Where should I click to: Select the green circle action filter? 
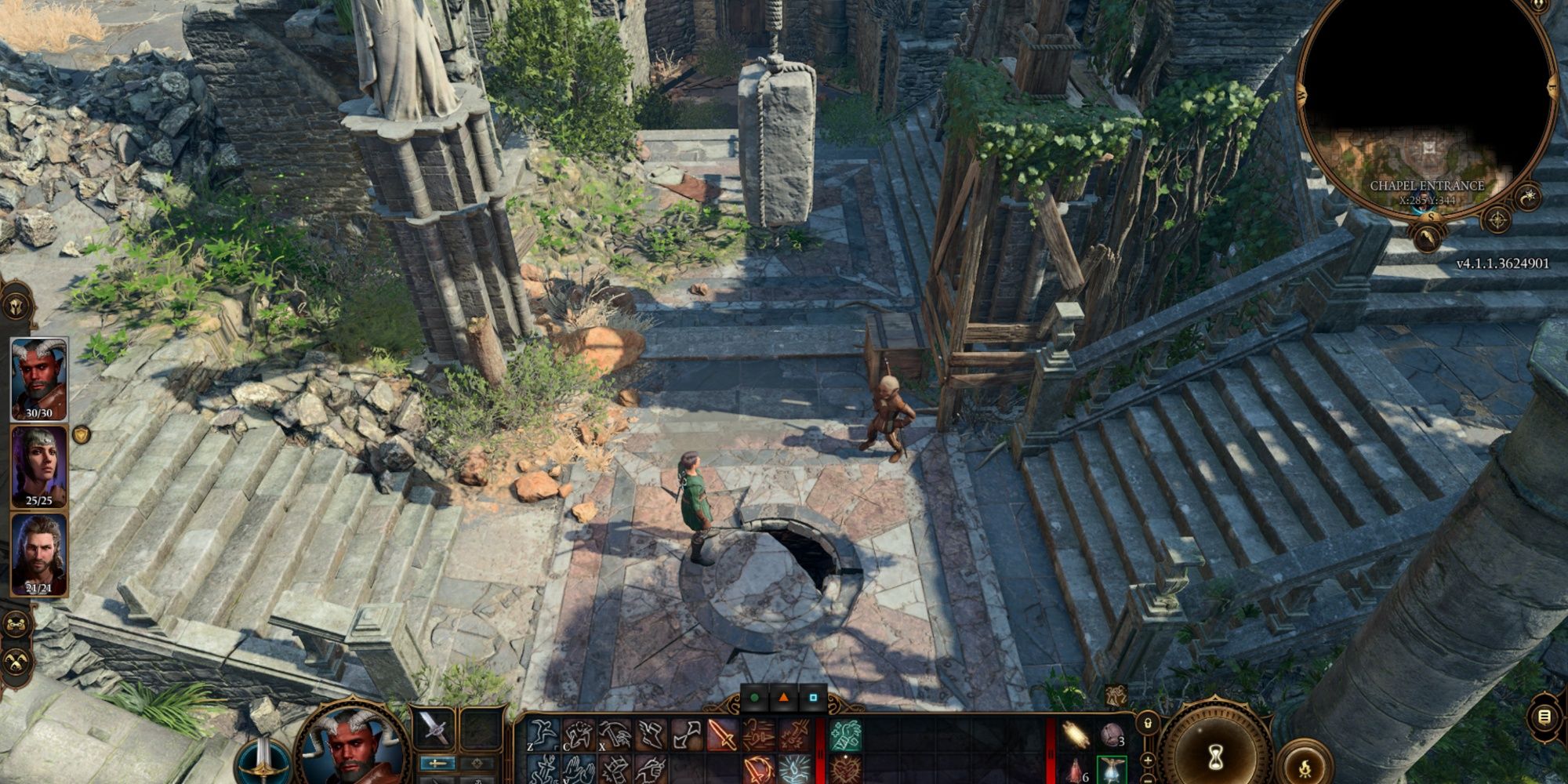754,697
